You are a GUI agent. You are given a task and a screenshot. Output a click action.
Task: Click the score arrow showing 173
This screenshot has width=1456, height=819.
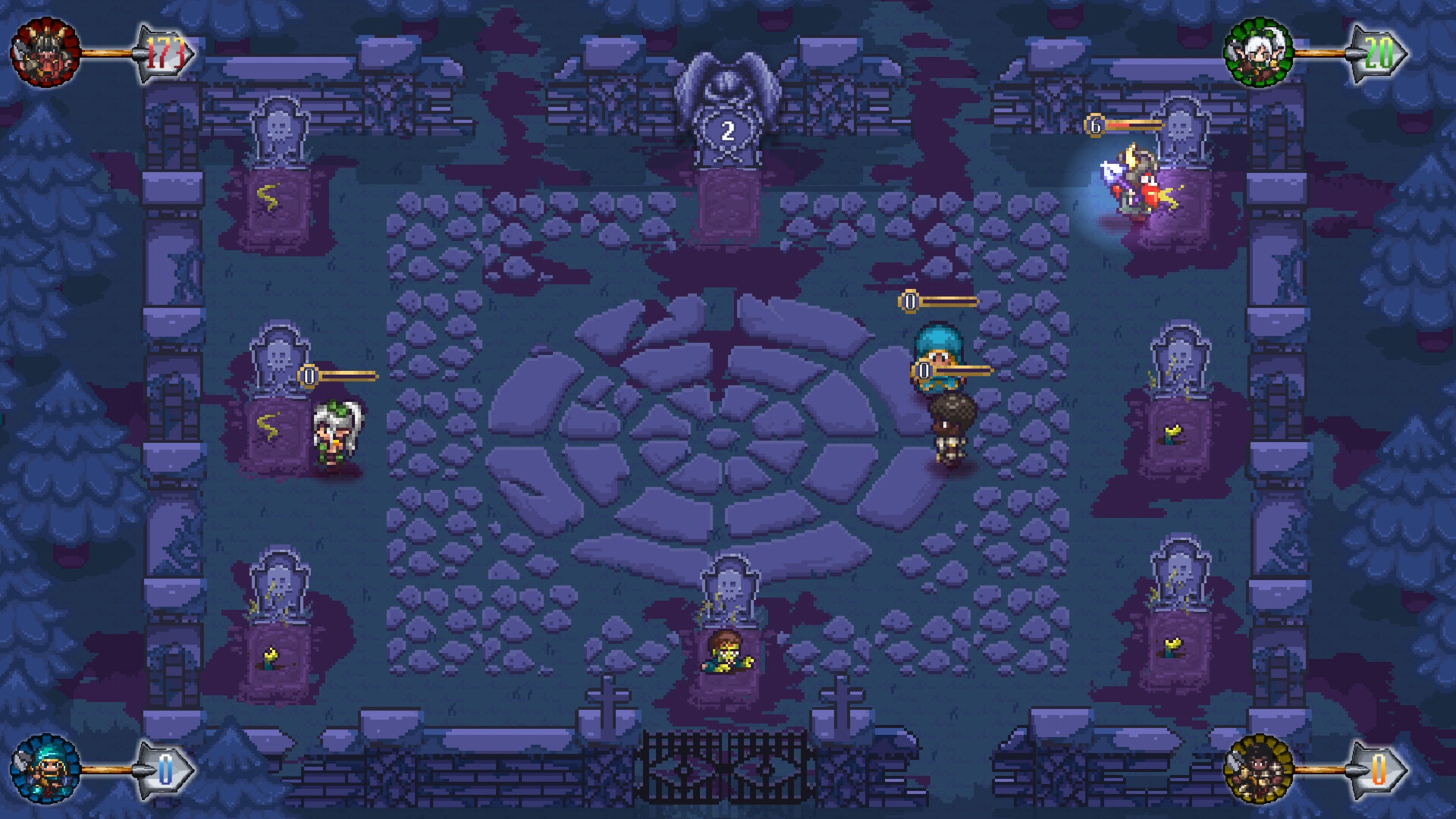(167, 51)
